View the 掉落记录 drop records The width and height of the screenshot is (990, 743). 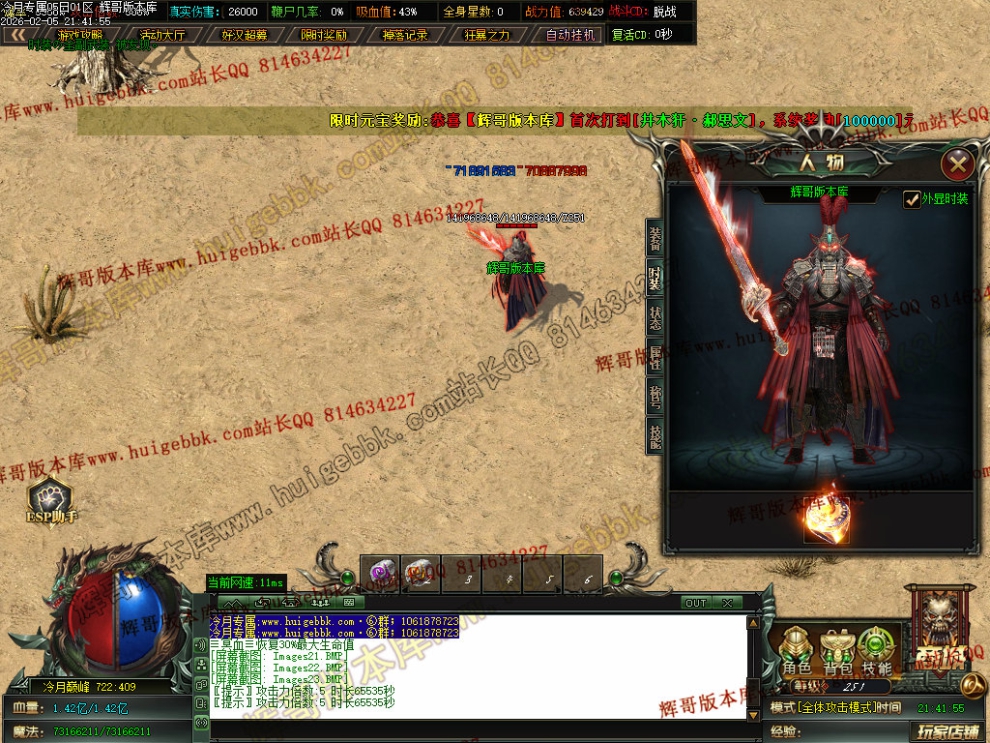pyautogui.click(x=405, y=35)
